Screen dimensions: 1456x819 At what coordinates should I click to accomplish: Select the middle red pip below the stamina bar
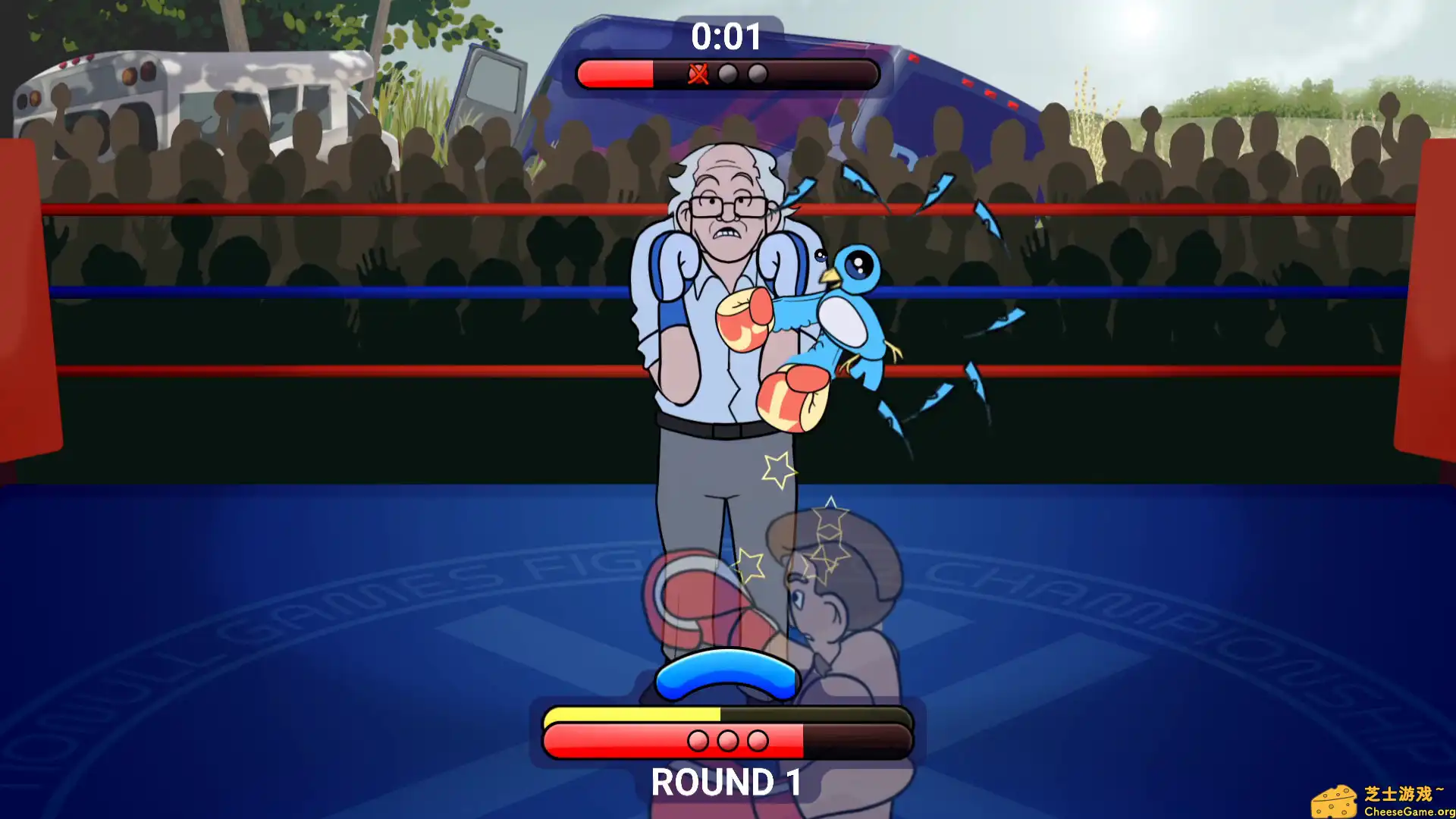(x=727, y=741)
